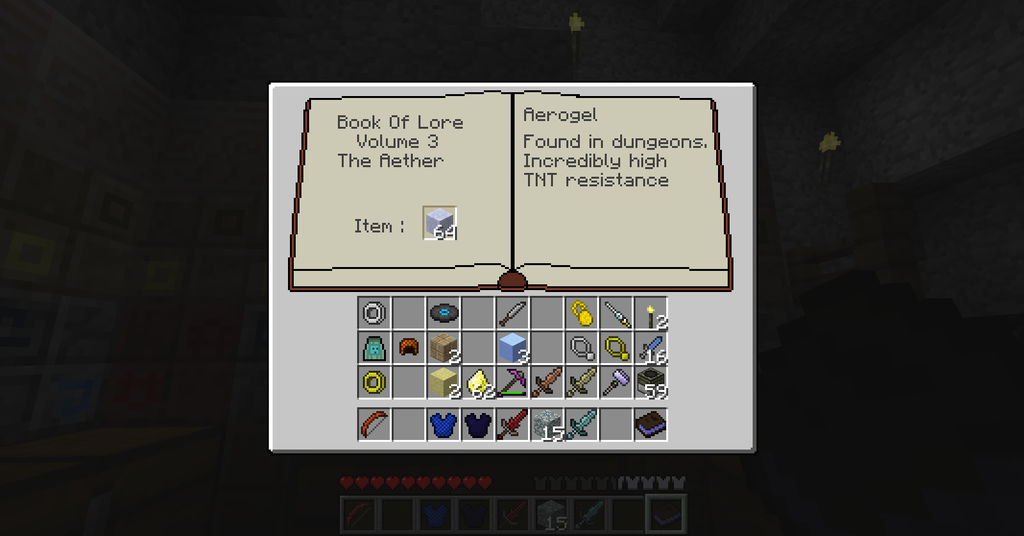Pick the lighter blue chestplate
Viewport: 1024px width, 536px height.
coord(443,424)
